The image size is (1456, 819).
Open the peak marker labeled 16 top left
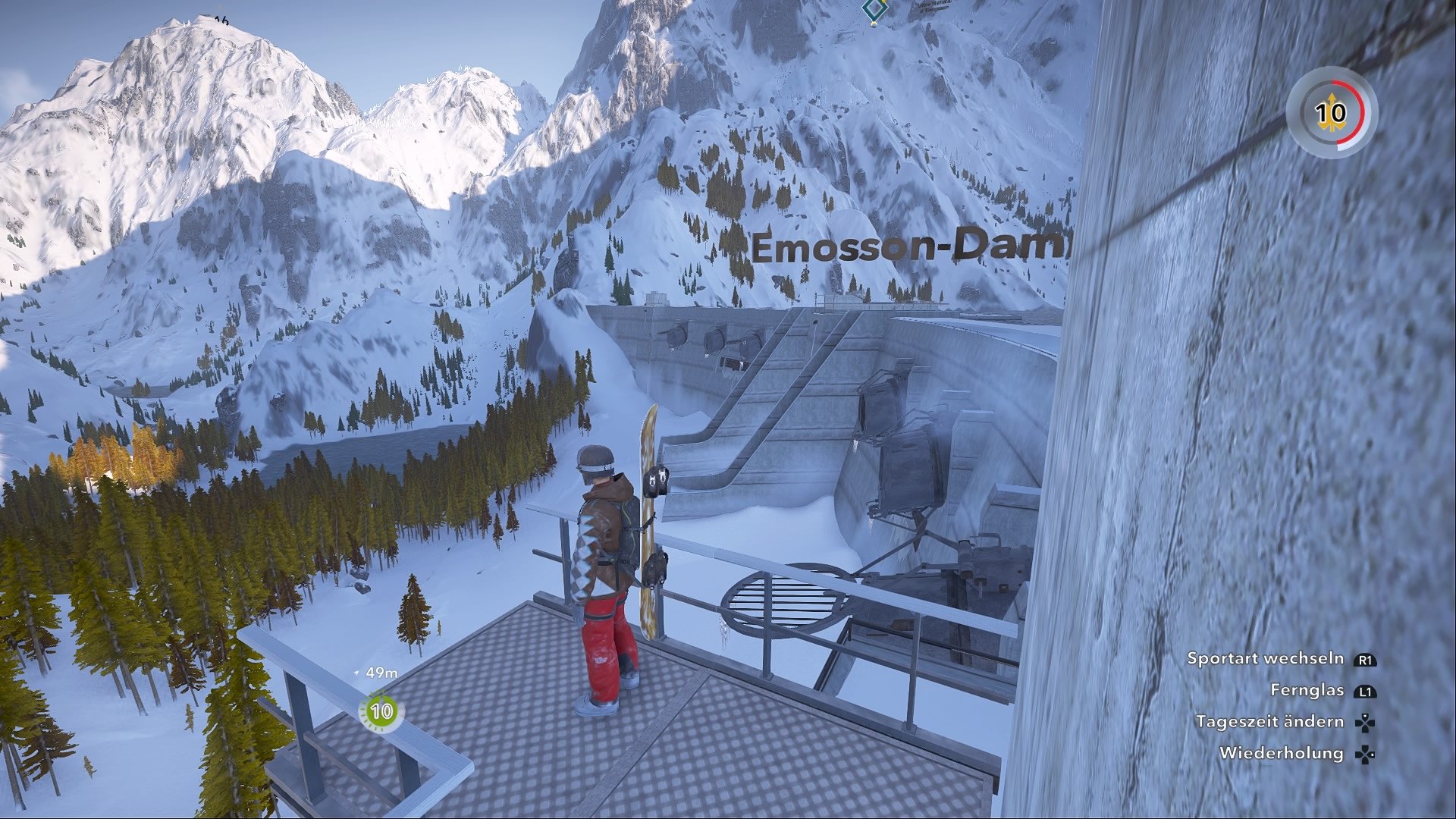tap(222, 21)
